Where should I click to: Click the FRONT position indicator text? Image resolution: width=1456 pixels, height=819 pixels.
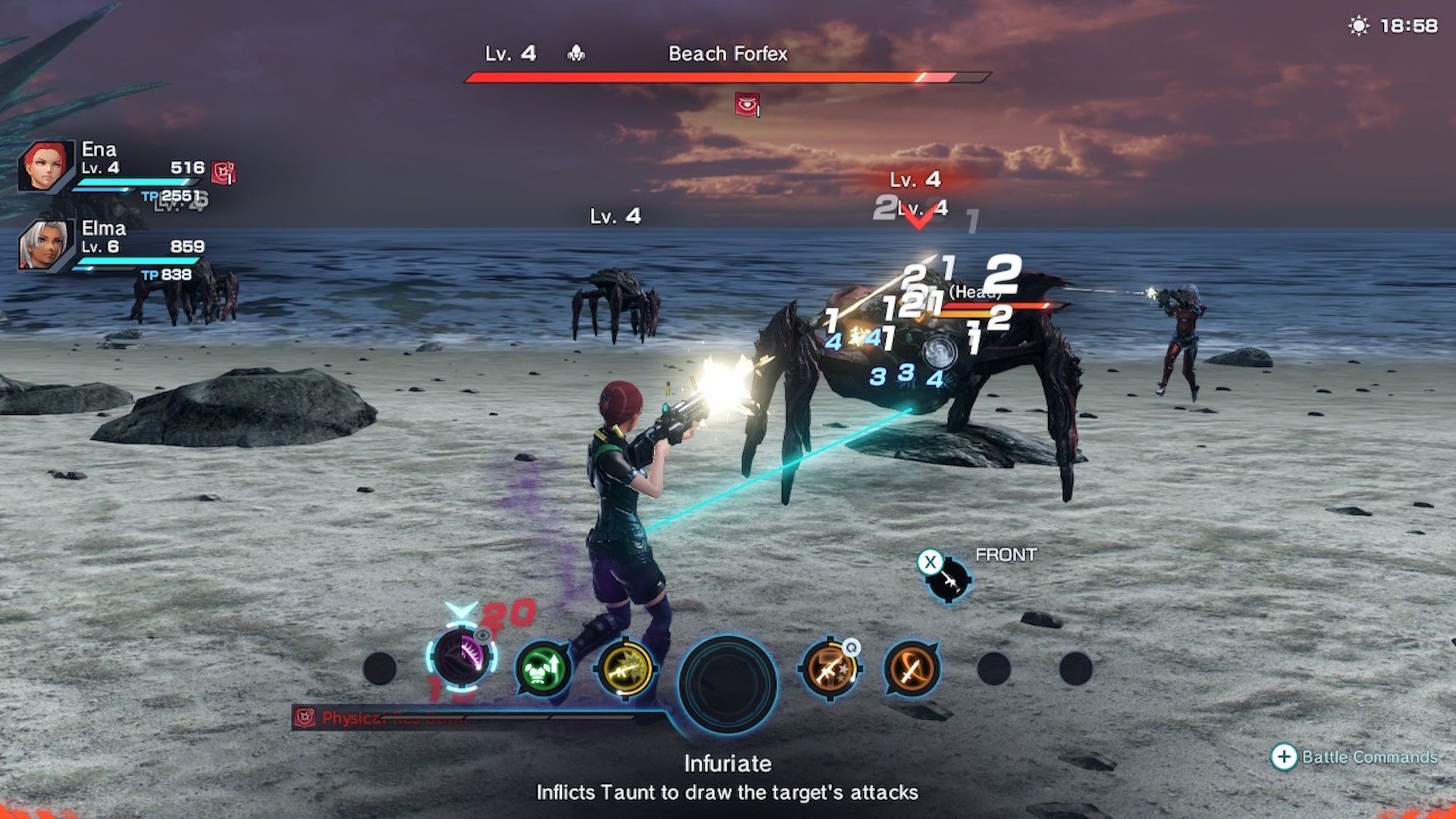point(1006,554)
